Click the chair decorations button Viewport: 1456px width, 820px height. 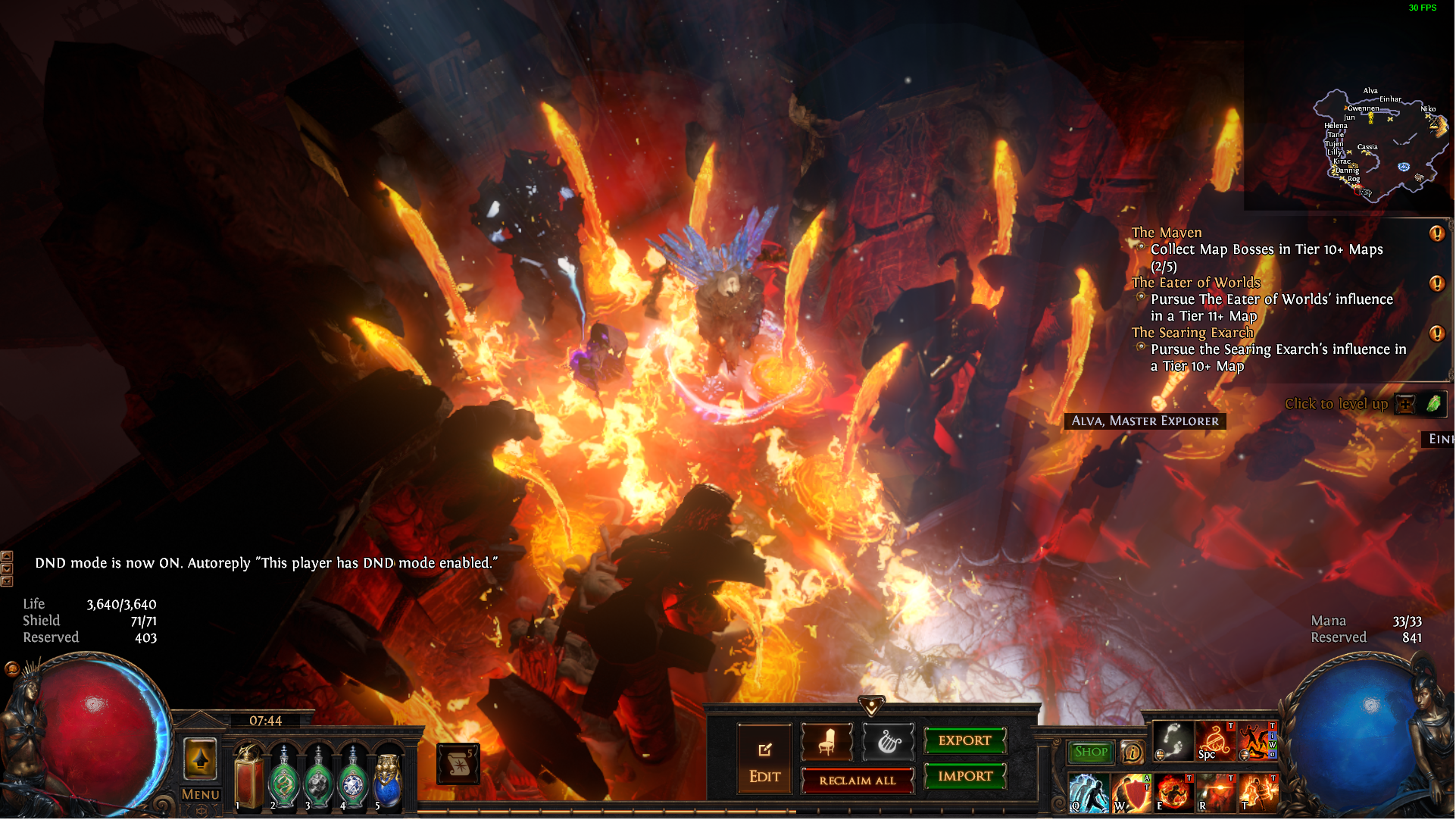(x=827, y=742)
